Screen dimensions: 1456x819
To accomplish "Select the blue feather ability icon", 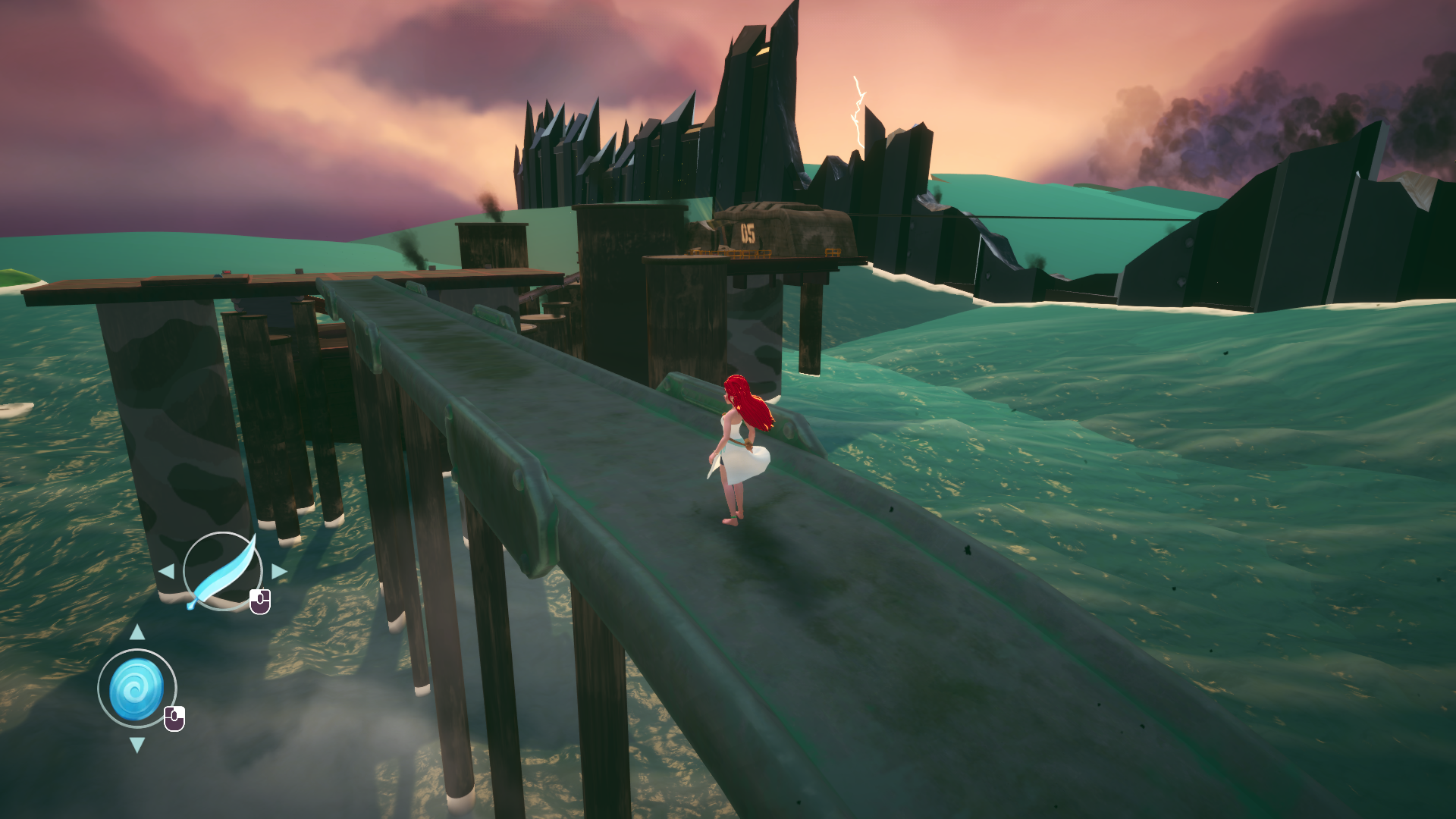I will [222, 572].
